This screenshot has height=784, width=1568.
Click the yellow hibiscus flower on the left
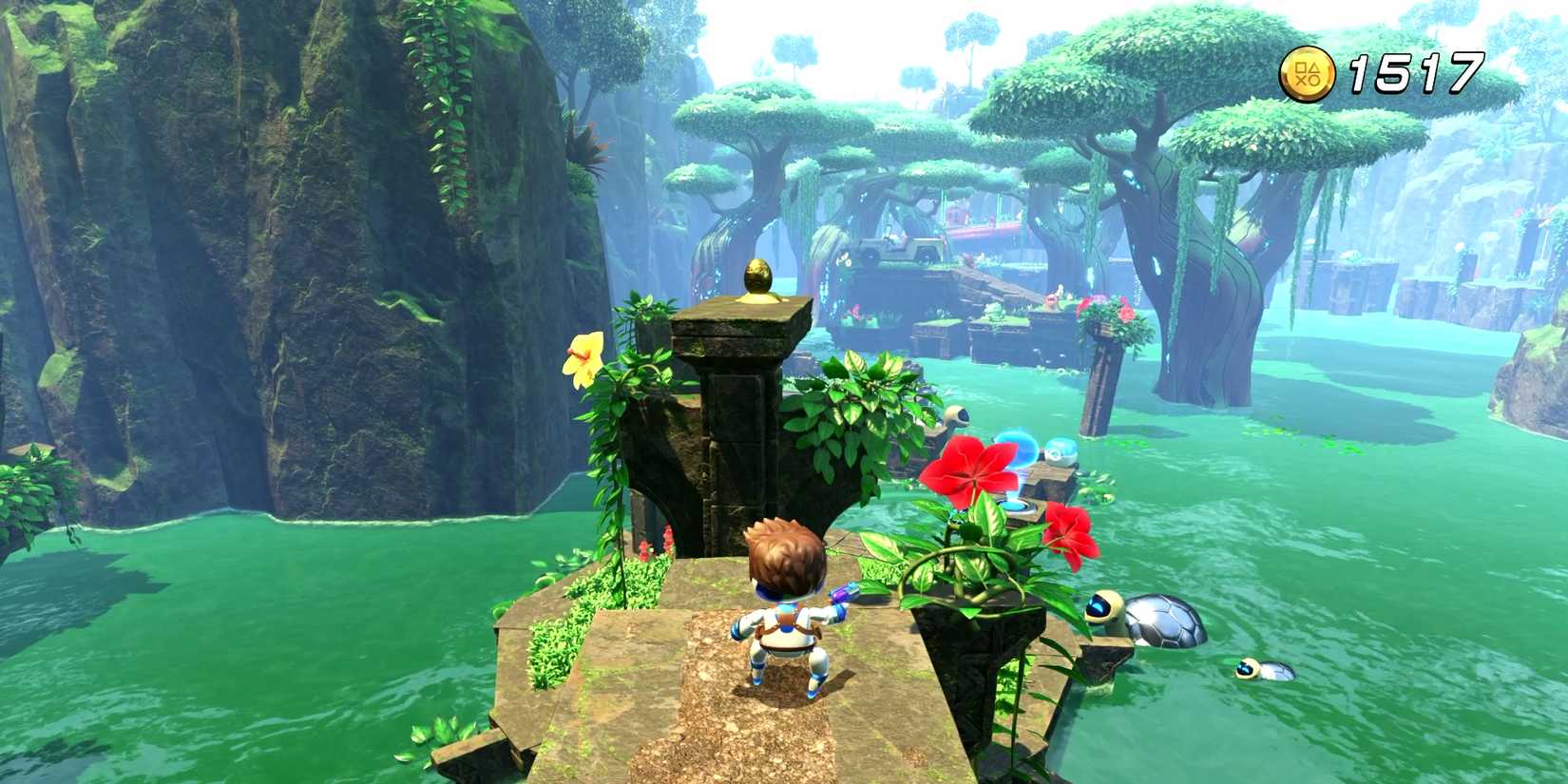tap(583, 359)
